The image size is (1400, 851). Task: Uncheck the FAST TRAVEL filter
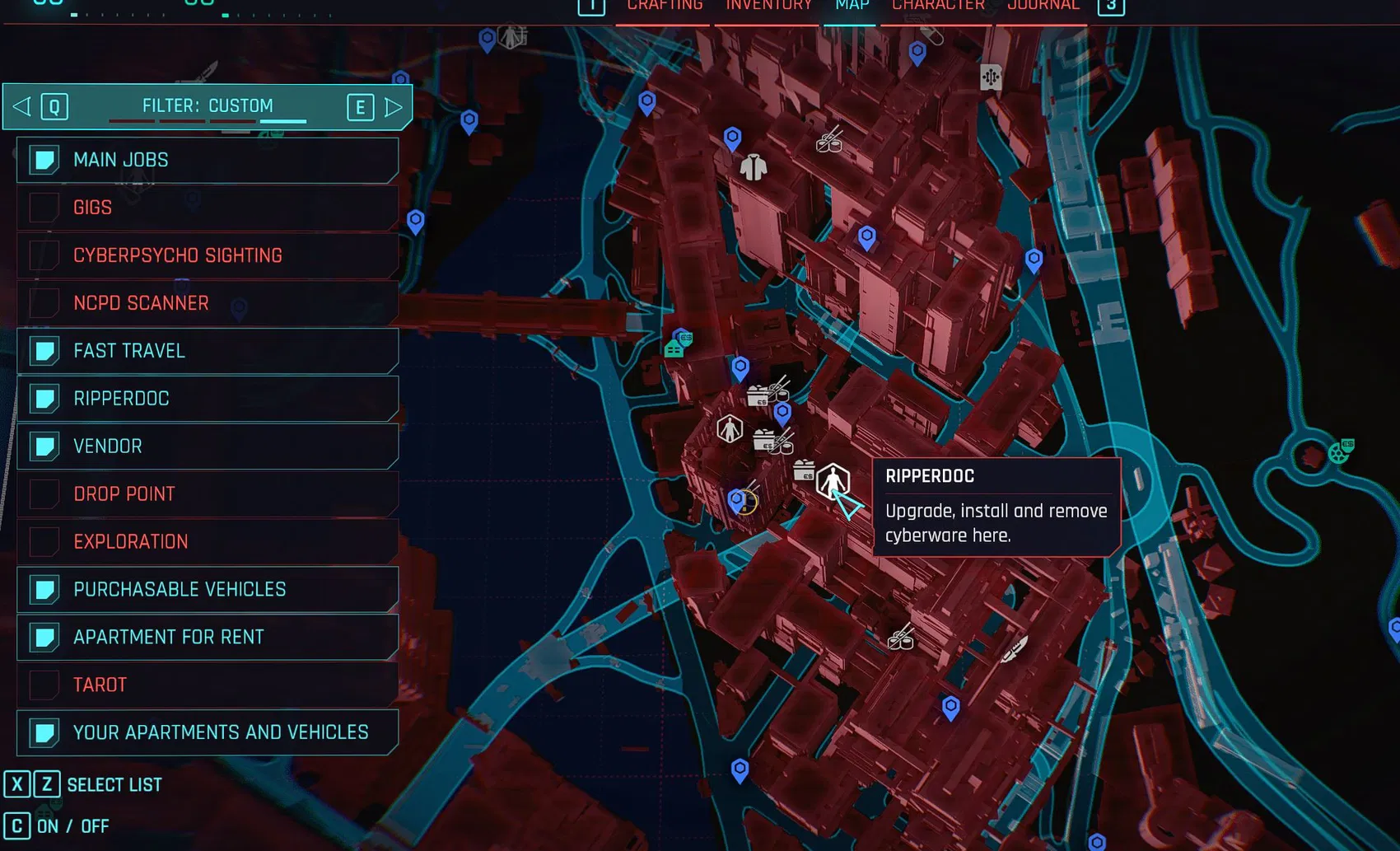tap(43, 350)
